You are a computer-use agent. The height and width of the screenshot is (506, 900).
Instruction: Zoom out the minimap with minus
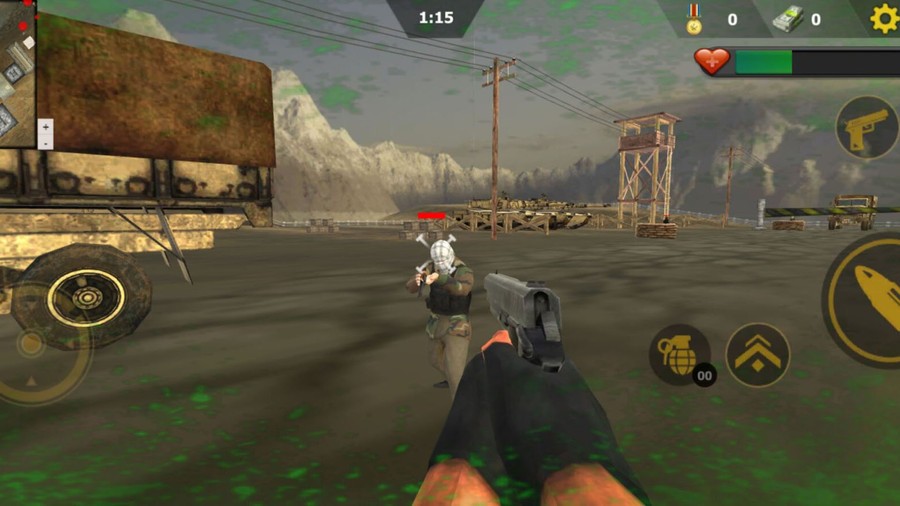pos(45,143)
